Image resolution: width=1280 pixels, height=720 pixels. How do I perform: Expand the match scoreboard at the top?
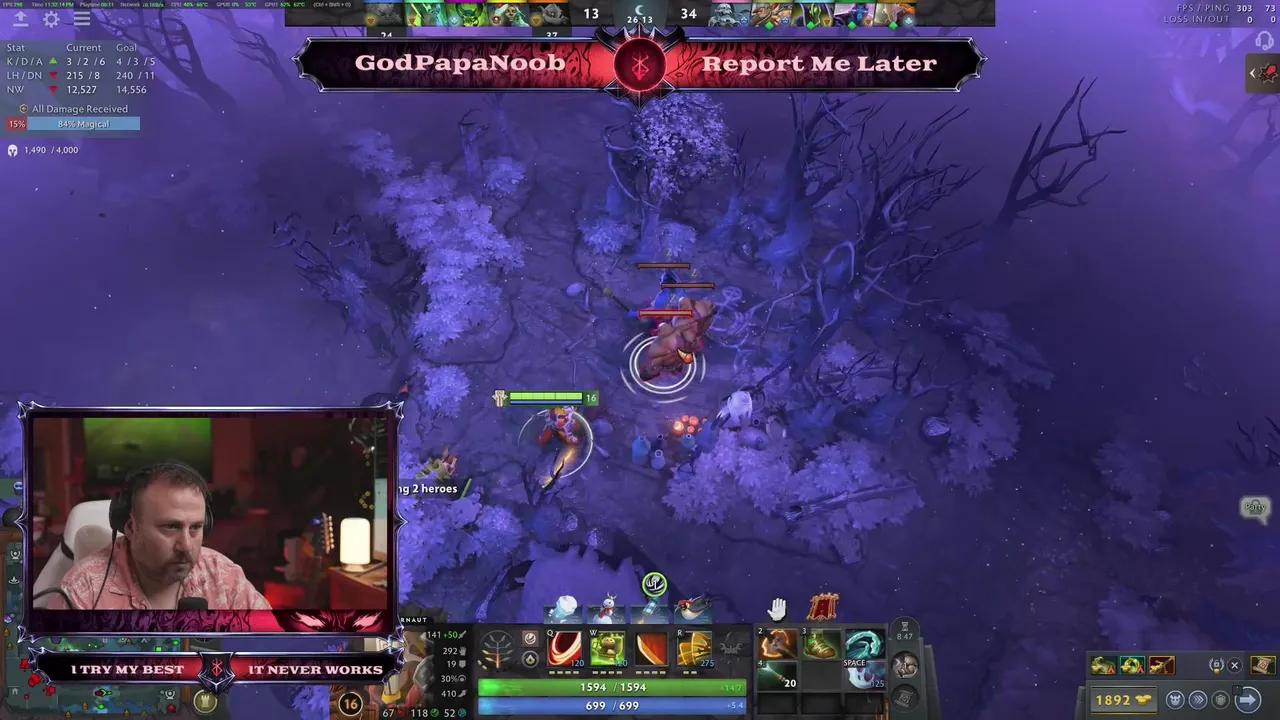[640, 13]
